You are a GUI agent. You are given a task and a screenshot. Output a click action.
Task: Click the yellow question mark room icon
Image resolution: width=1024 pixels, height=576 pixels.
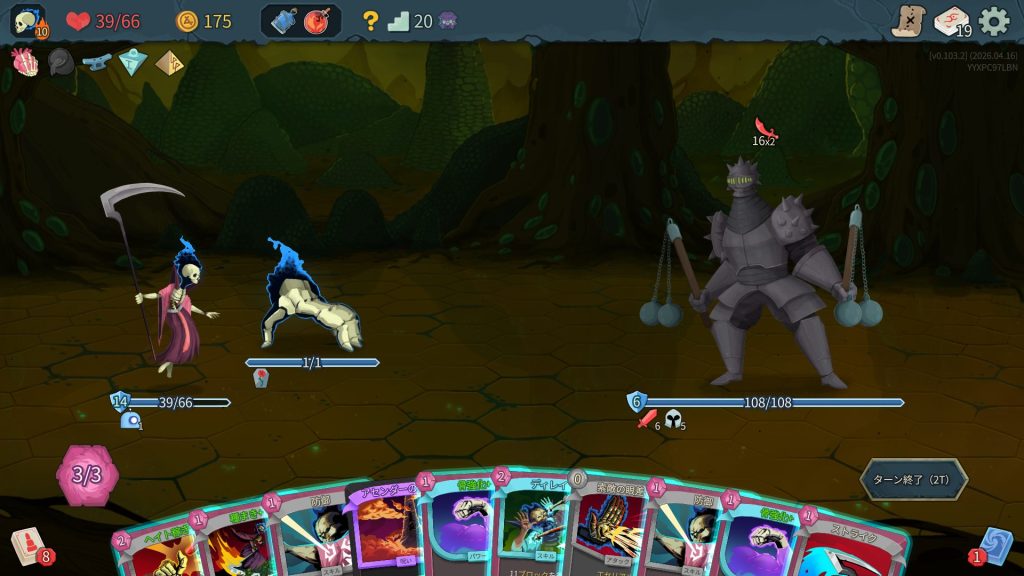tap(371, 21)
